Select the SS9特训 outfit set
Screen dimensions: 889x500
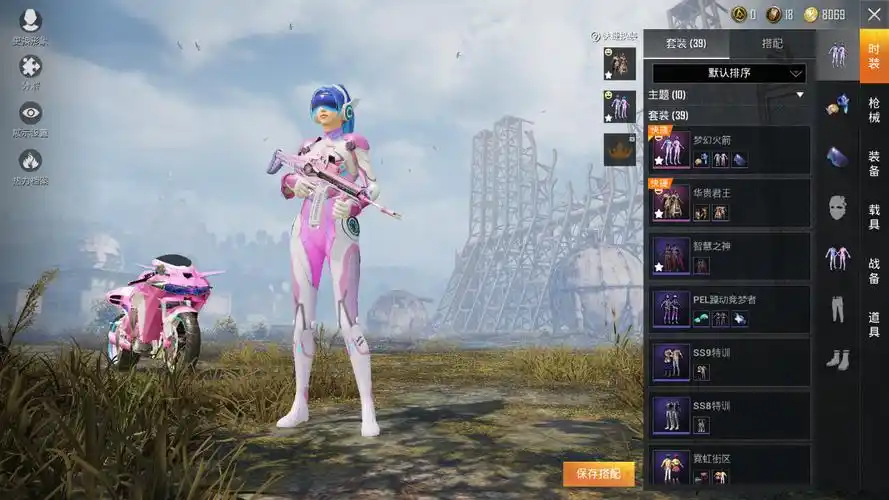[729, 362]
